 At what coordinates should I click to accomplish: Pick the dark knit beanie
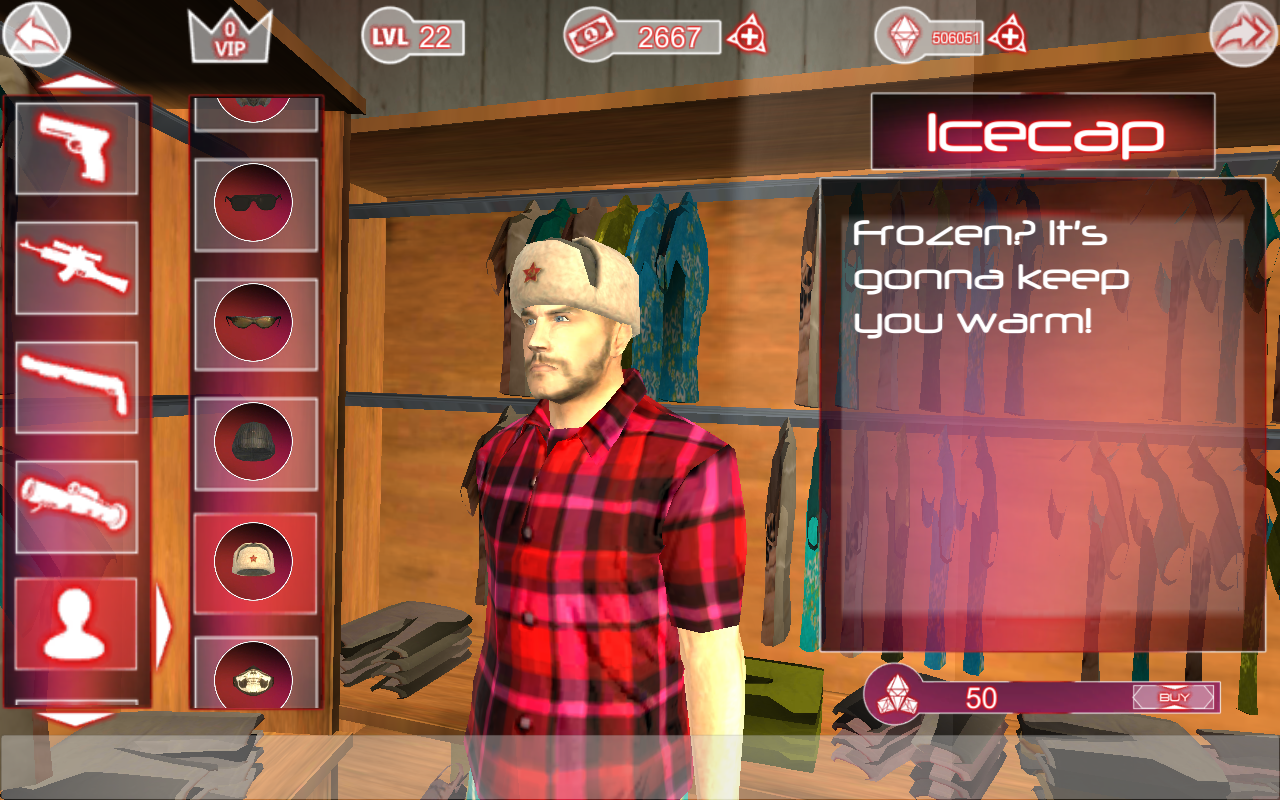[x=254, y=440]
